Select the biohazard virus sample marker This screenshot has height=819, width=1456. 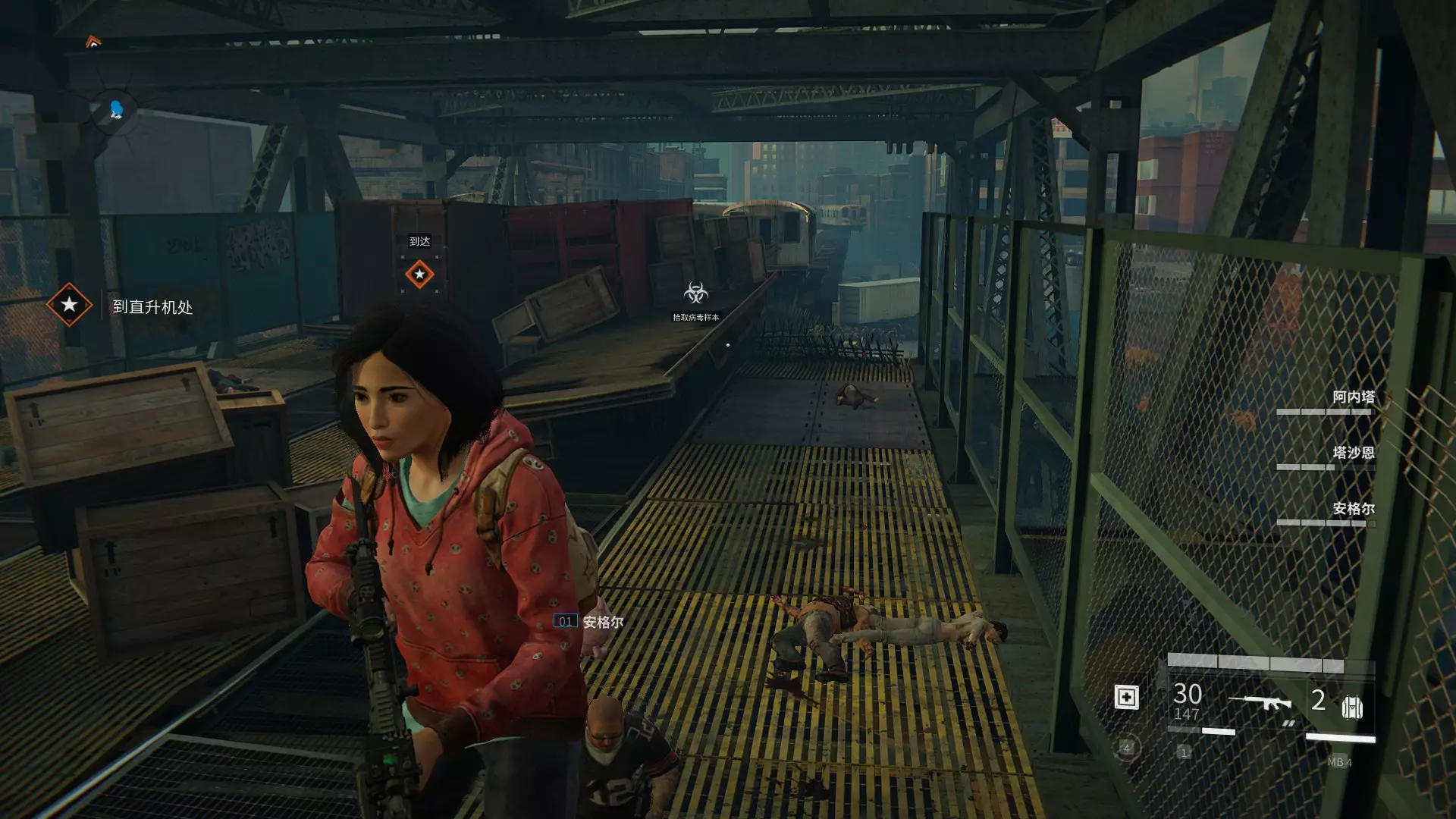(x=696, y=293)
